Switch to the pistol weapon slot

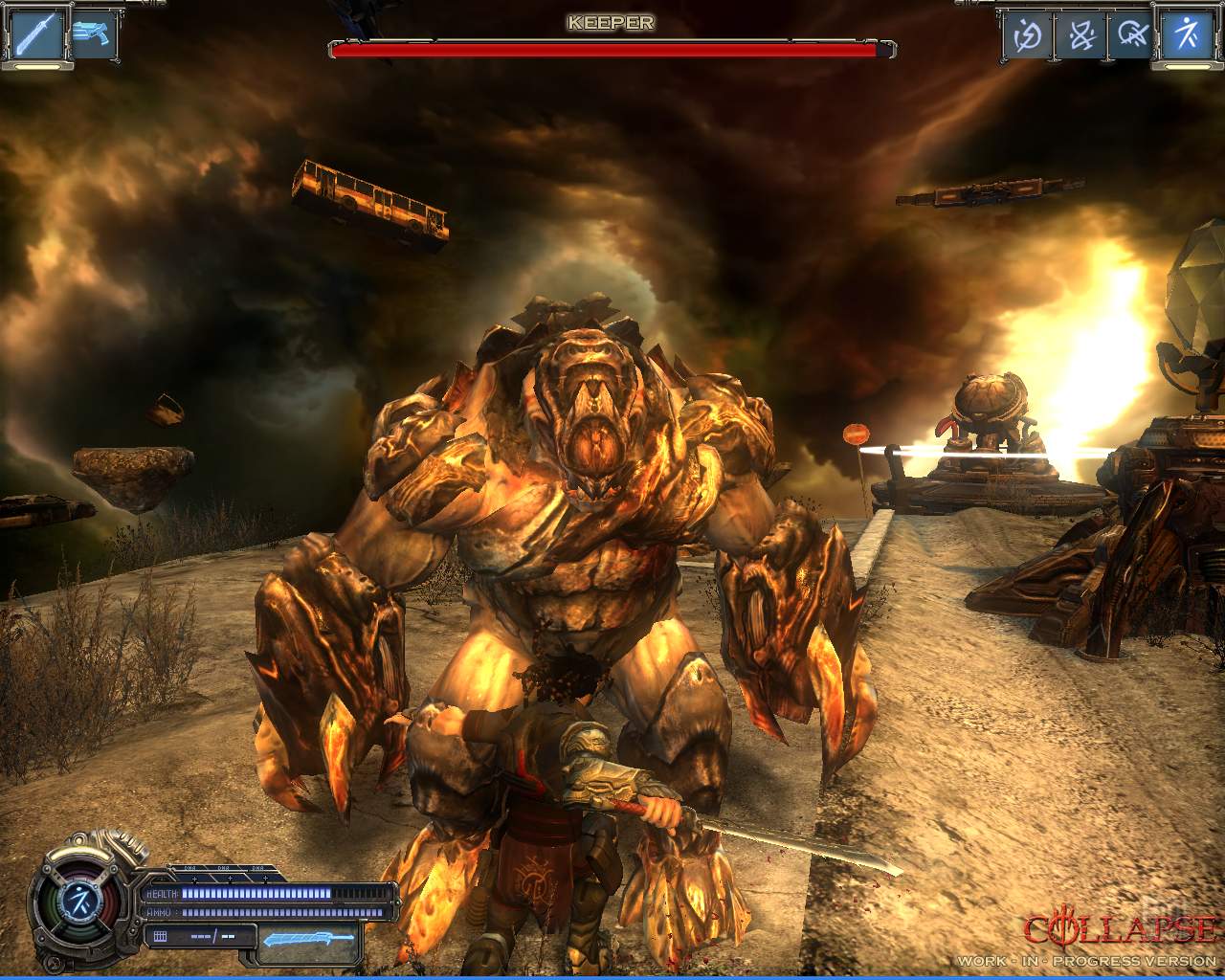[93, 33]
